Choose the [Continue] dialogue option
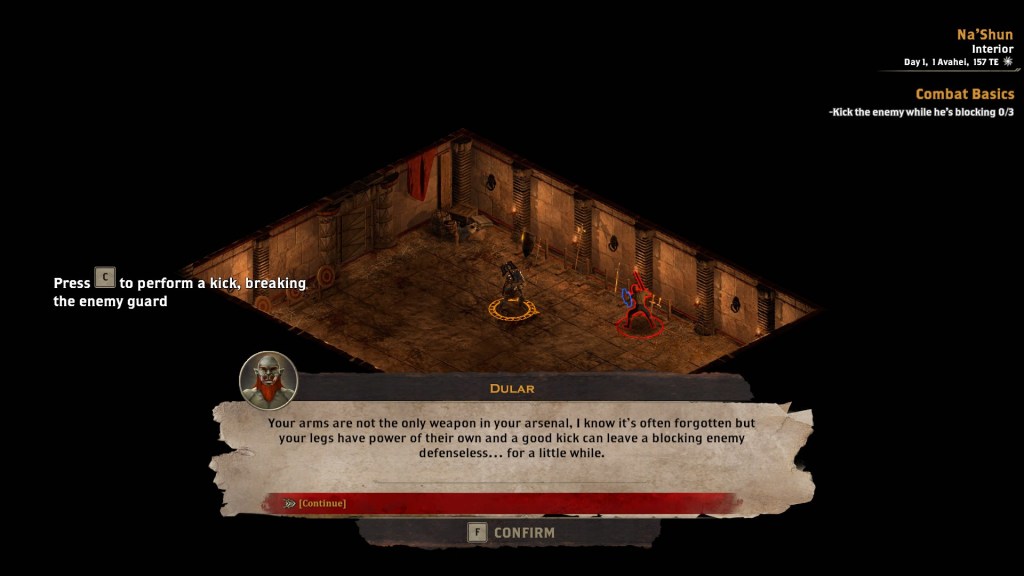1024x576 pixels. point(322,503)
